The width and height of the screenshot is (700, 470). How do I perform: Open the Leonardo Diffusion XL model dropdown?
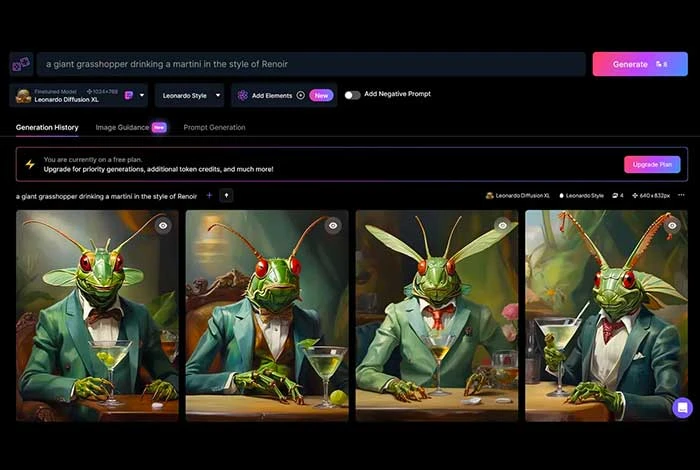(143, 96)
